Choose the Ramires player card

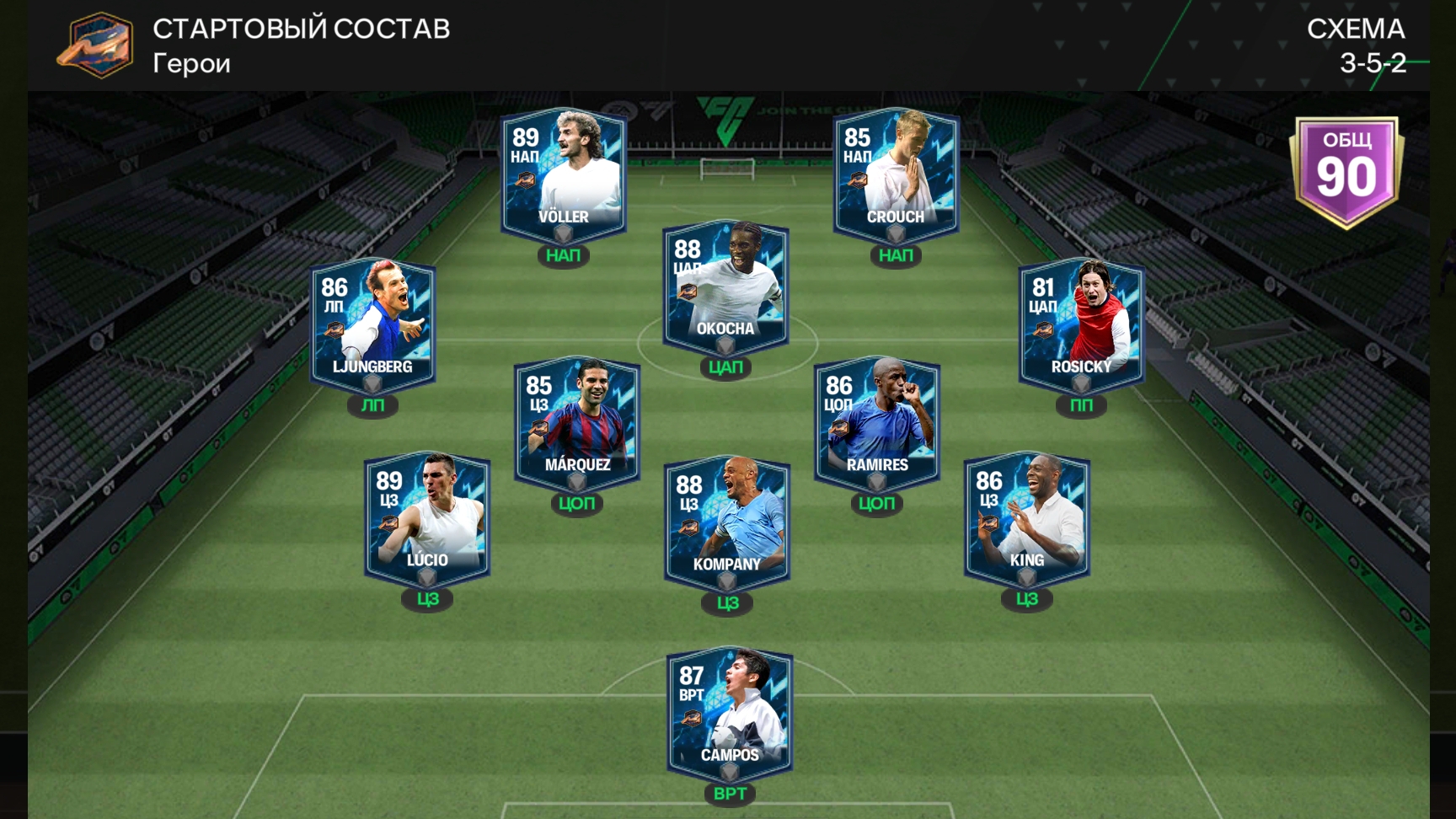tap(877, 425)
